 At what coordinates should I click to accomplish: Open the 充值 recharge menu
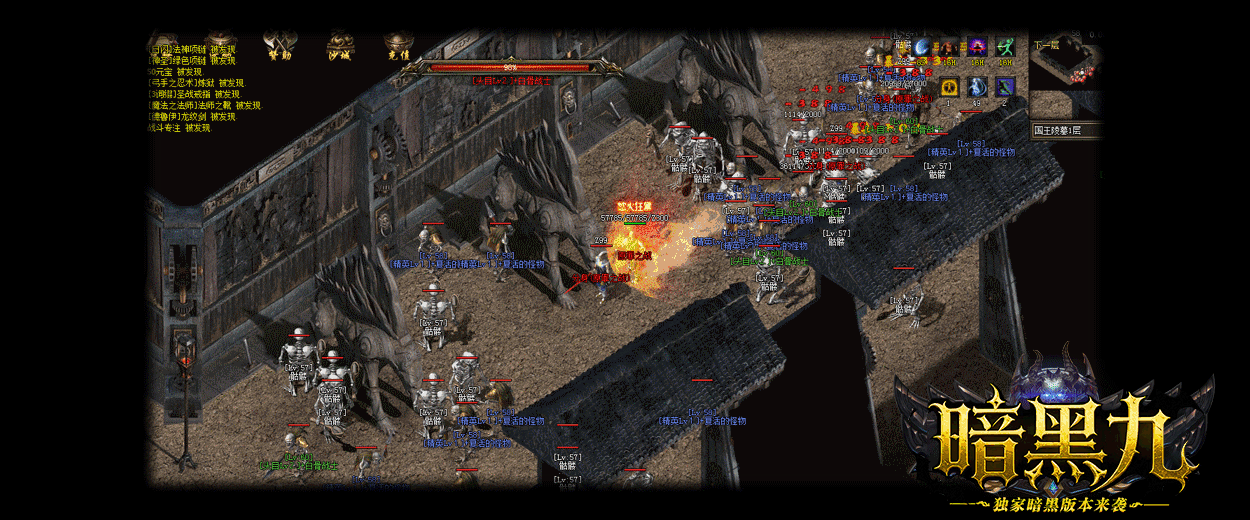399,47
